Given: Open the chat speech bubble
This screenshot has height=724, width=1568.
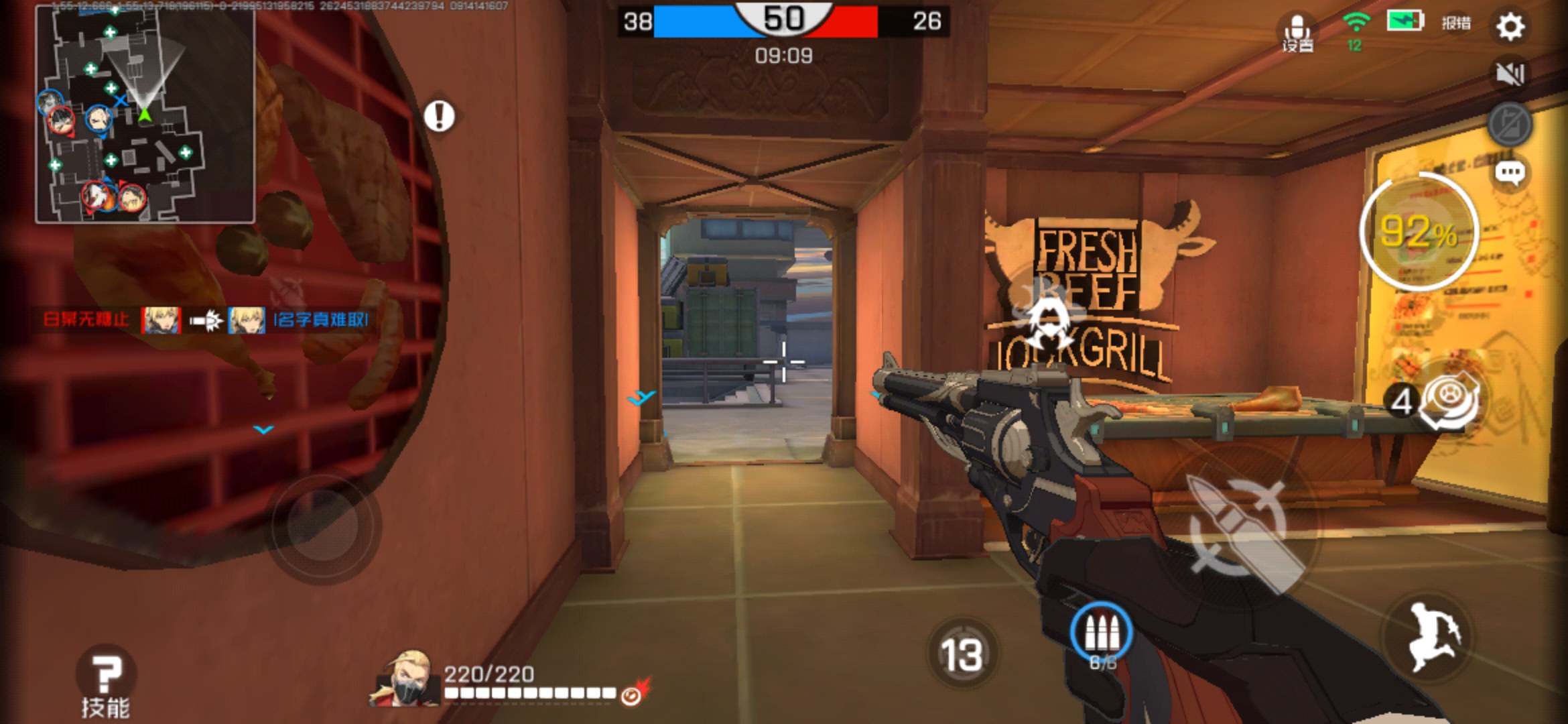Looking at the screenshot, I should click(x=1510, y=174).
